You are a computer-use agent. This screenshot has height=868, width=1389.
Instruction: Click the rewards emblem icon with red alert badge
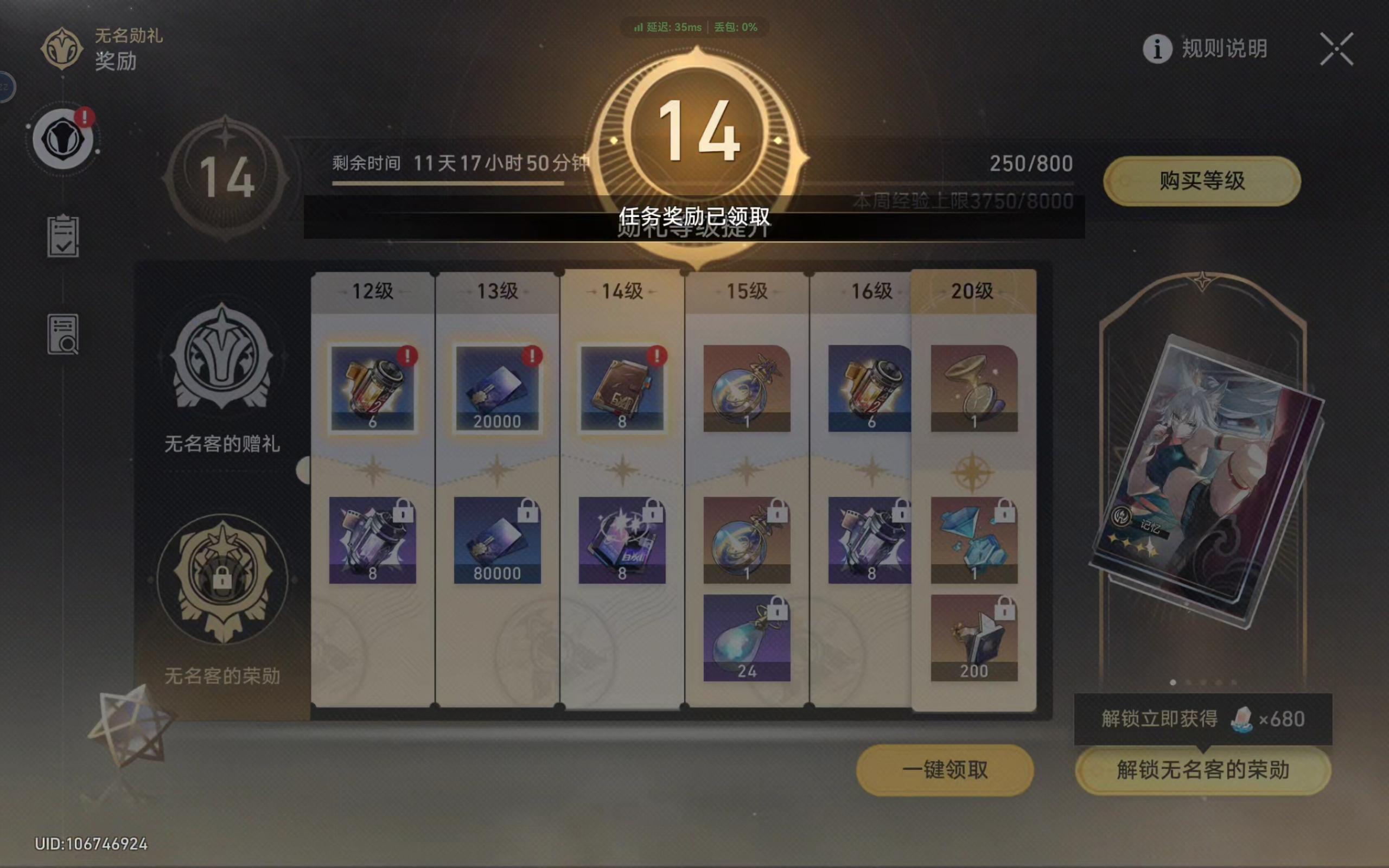pos(64,138)
